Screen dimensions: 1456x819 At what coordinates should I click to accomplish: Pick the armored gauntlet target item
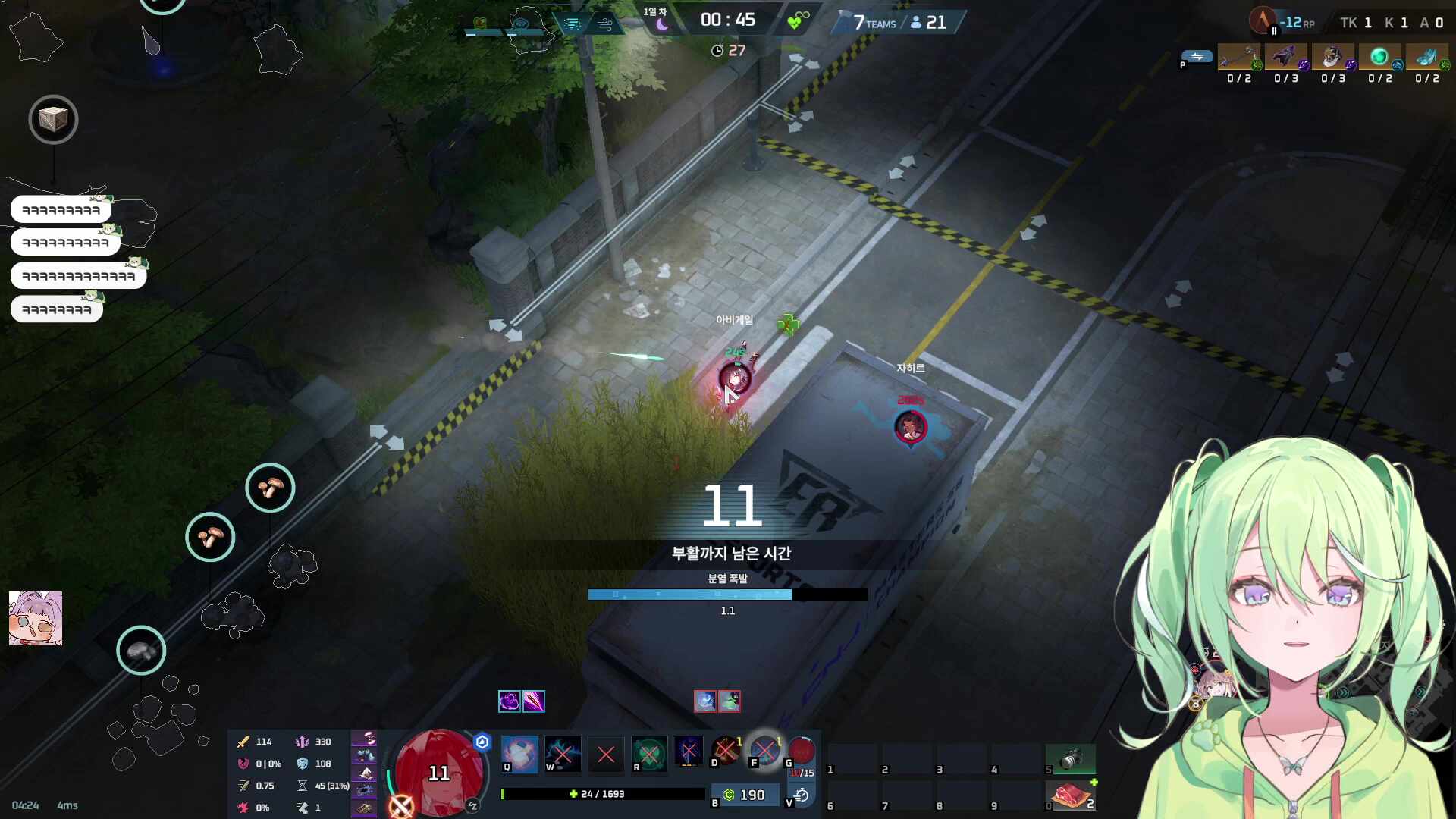pyautogui.click(x=1333, y=57)
